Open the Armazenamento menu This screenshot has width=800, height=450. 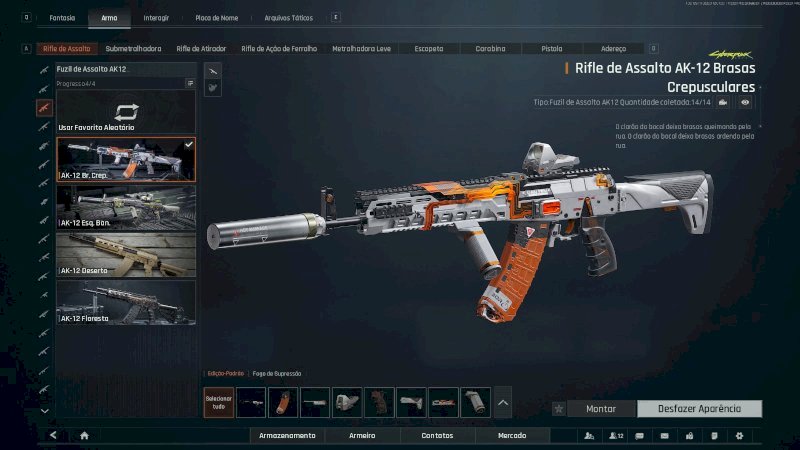(287, 436)
